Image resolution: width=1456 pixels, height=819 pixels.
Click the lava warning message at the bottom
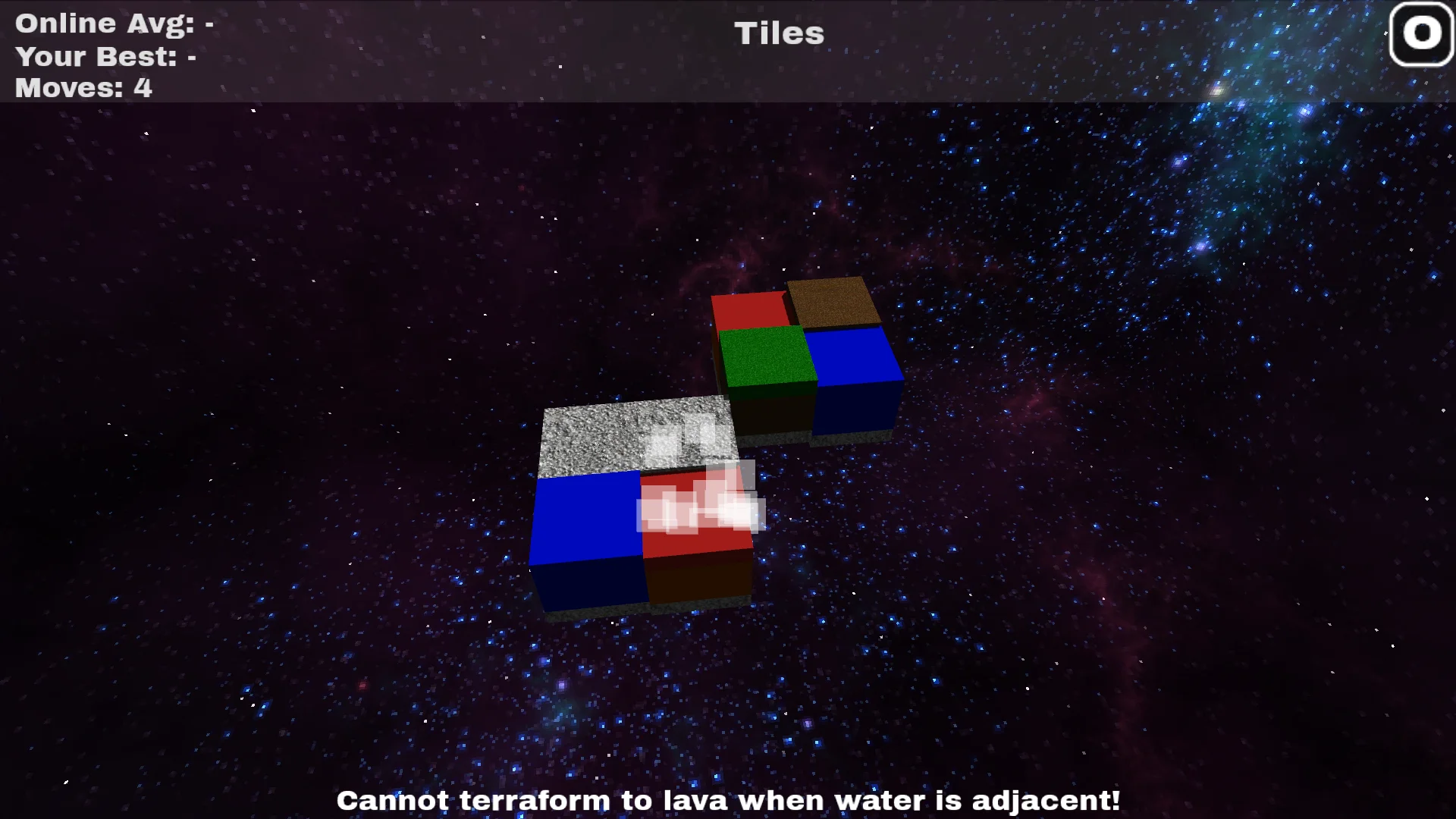point(728,800)
